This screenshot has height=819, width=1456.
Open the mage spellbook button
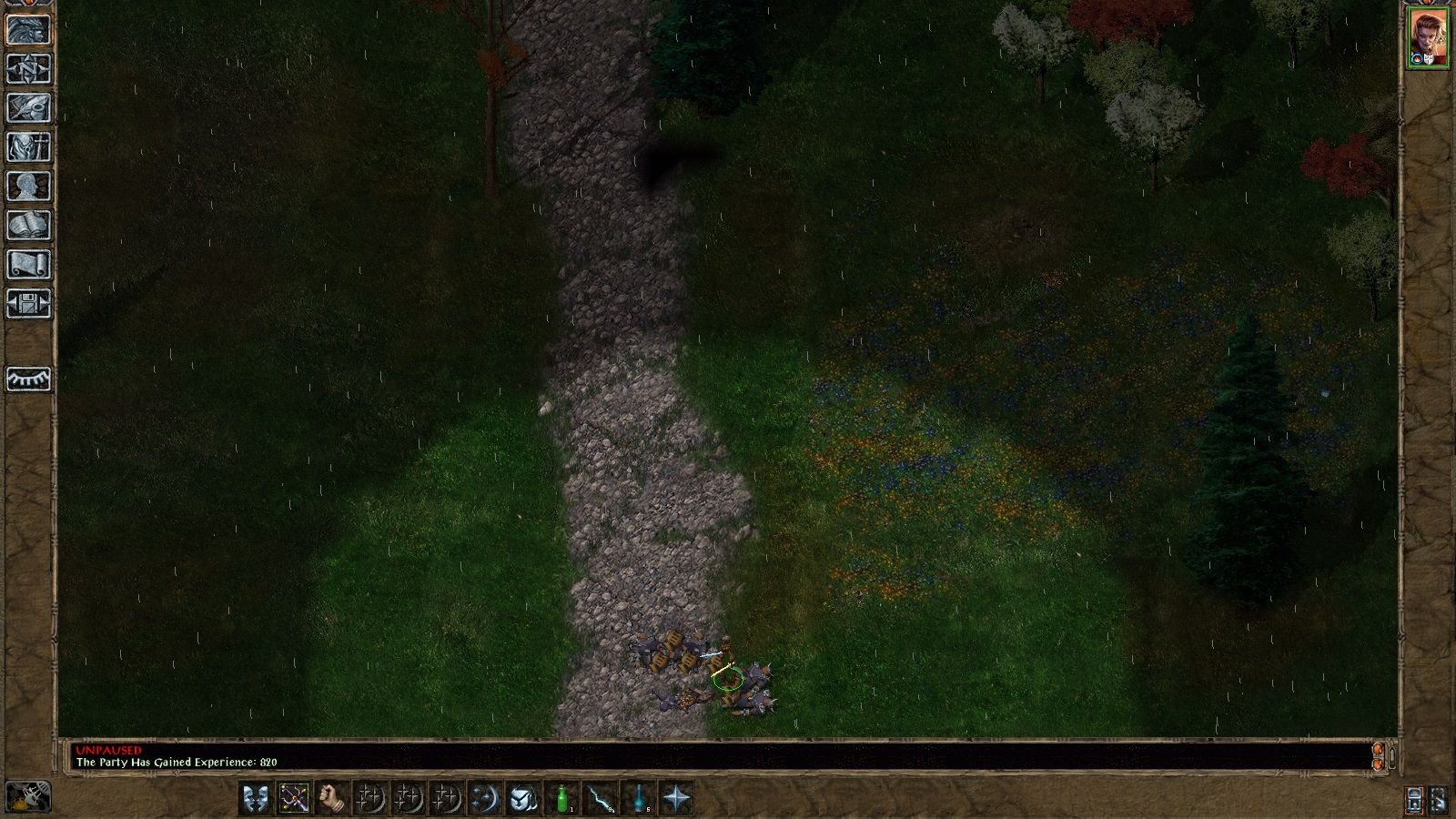(28, 226)
